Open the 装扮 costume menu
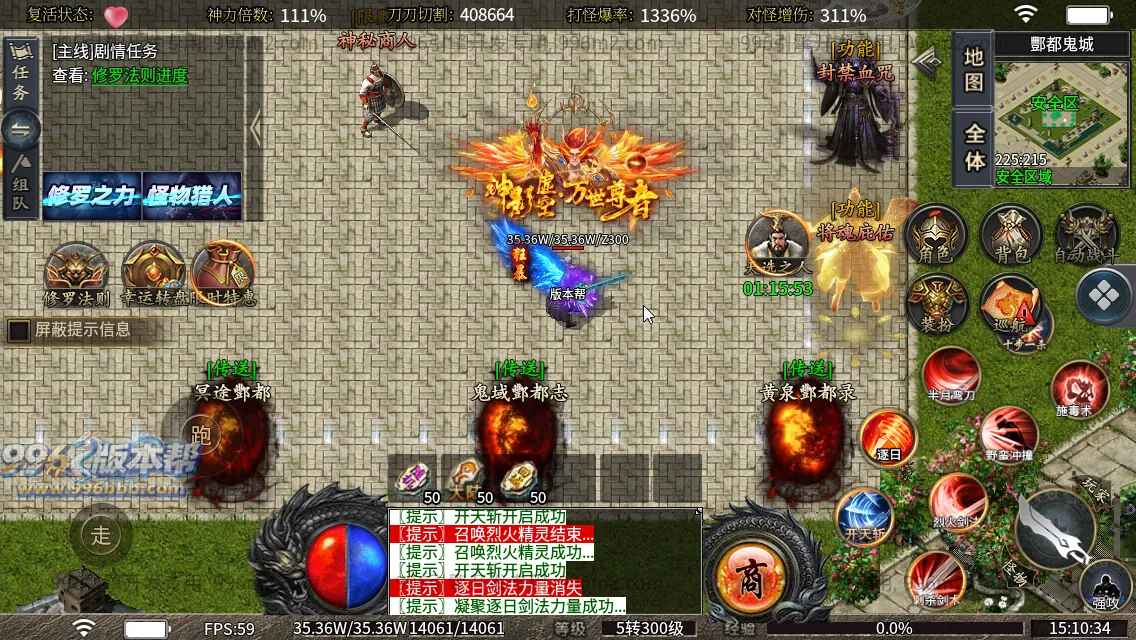Image resolution: width=1136 pixels, height=640 pixels. (x=936, y=304)
